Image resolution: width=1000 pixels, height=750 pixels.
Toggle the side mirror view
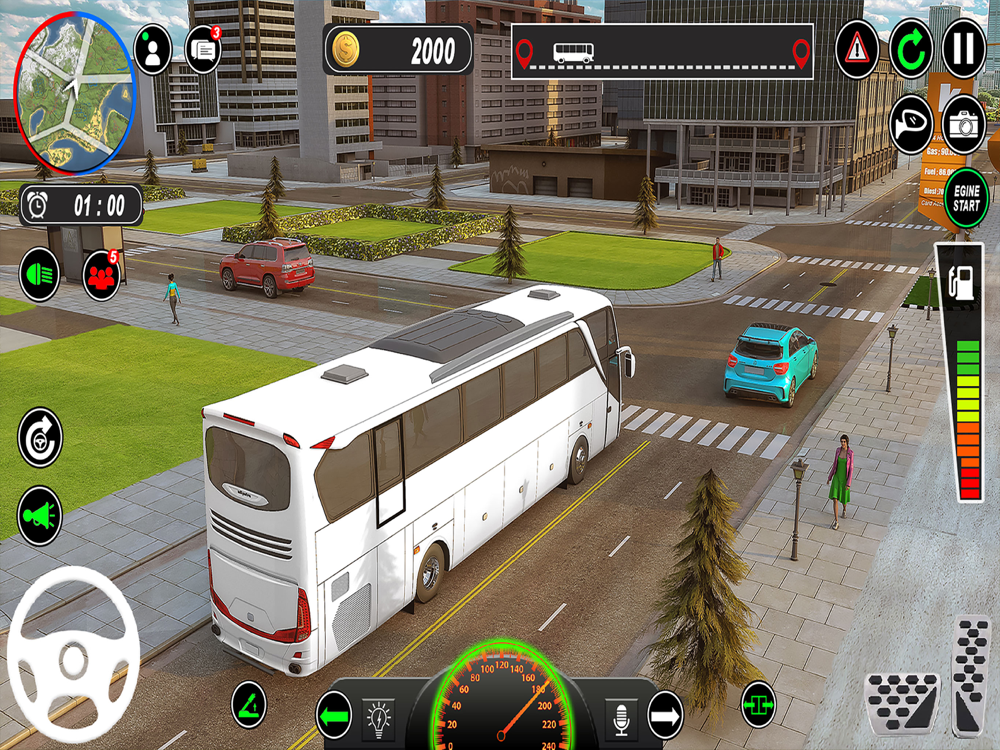tap(910, 124)
